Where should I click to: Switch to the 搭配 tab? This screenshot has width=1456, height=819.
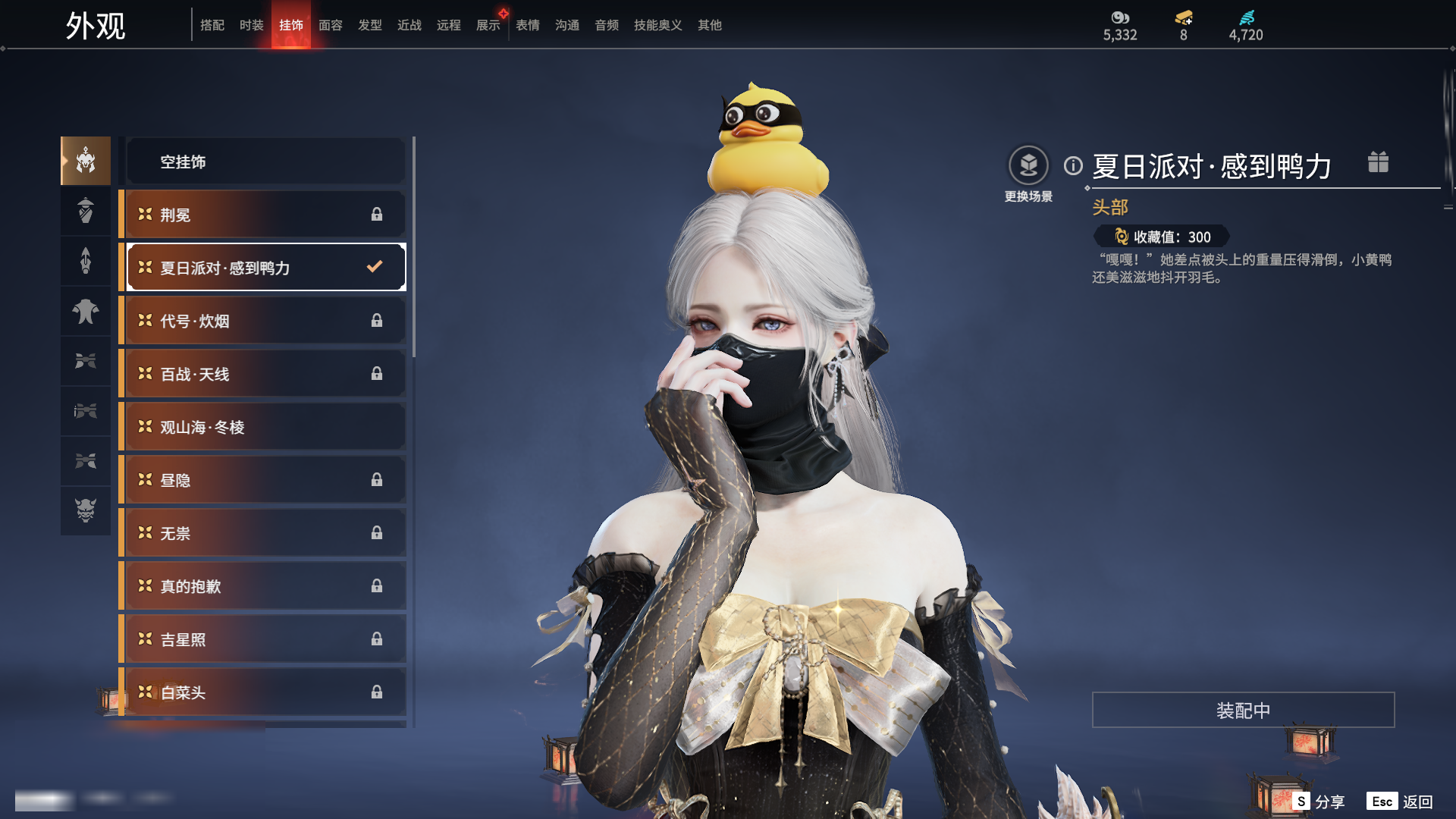(x=212, y=25)
